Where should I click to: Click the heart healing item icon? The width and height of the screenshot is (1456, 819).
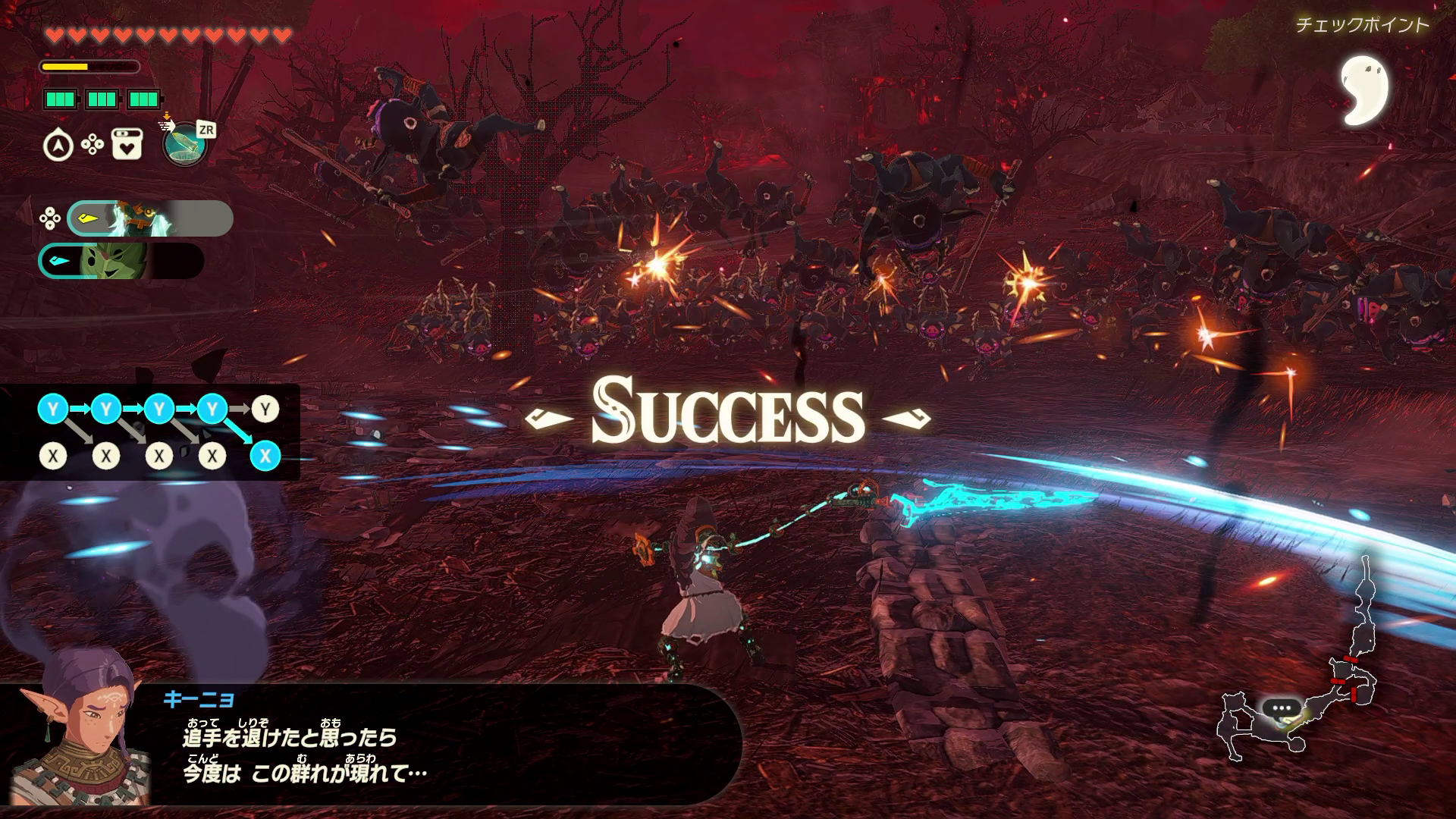coord(127,144)
